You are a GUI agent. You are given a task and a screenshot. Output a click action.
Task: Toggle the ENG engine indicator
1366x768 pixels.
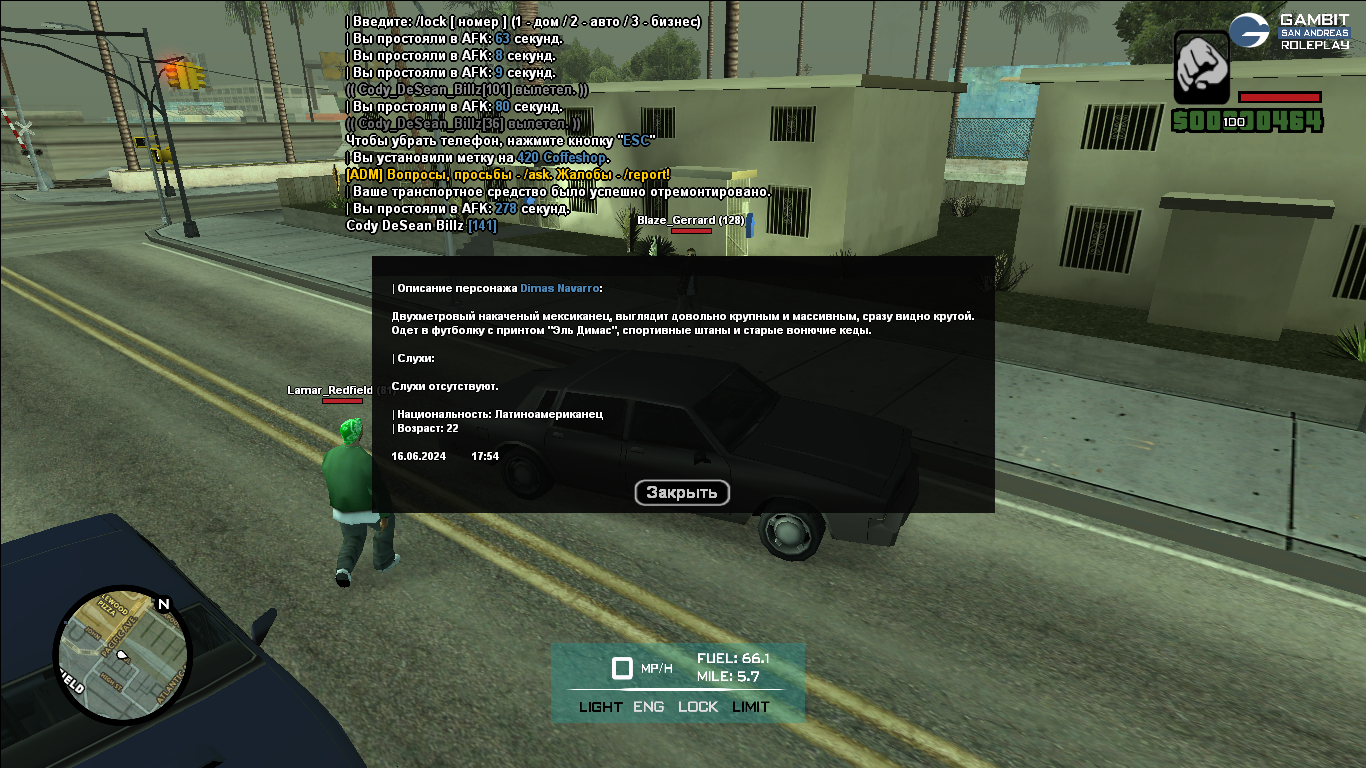(649, 707)
